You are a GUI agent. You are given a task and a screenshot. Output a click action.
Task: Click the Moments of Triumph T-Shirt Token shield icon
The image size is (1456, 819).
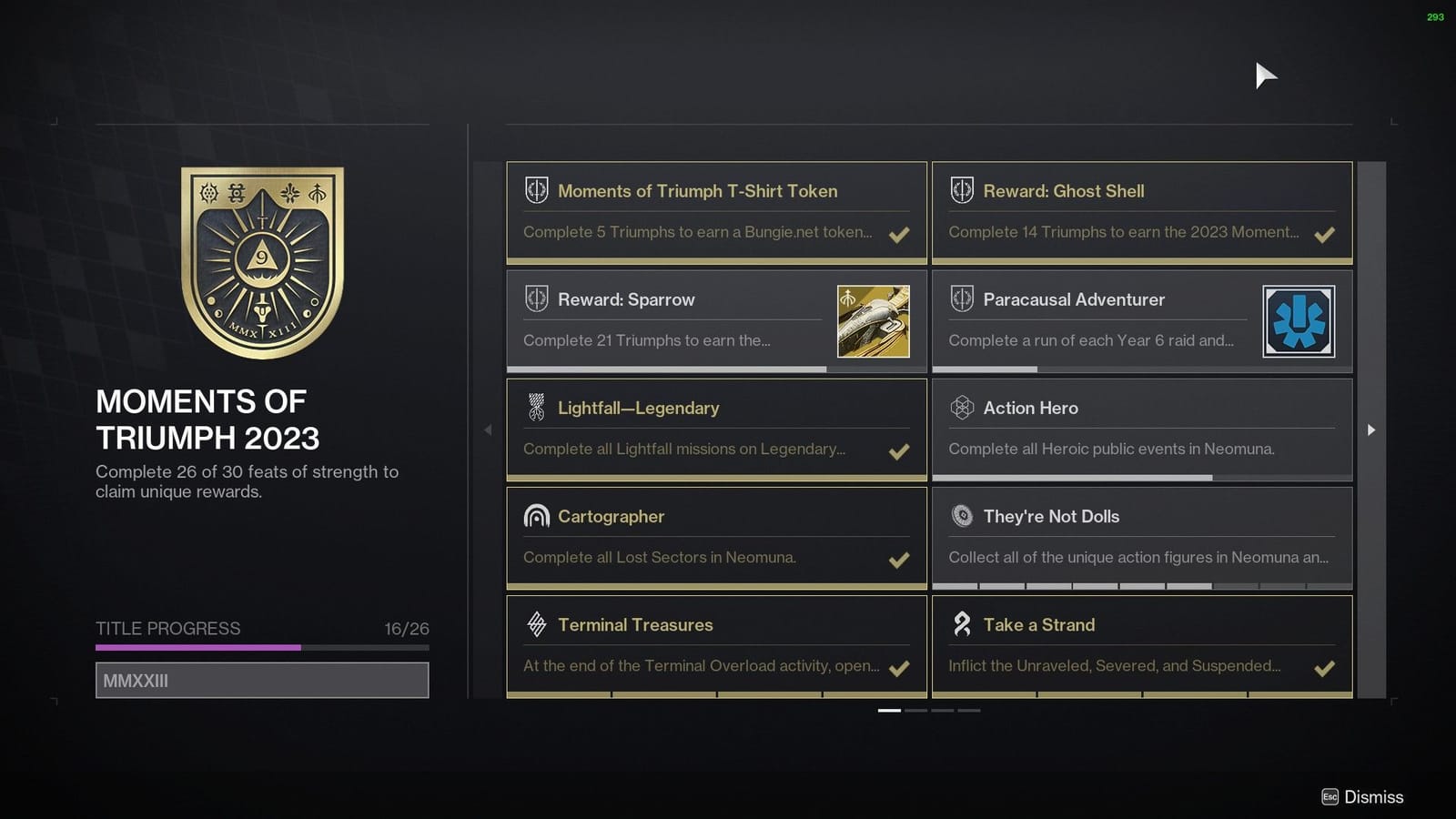pos(534,190)
